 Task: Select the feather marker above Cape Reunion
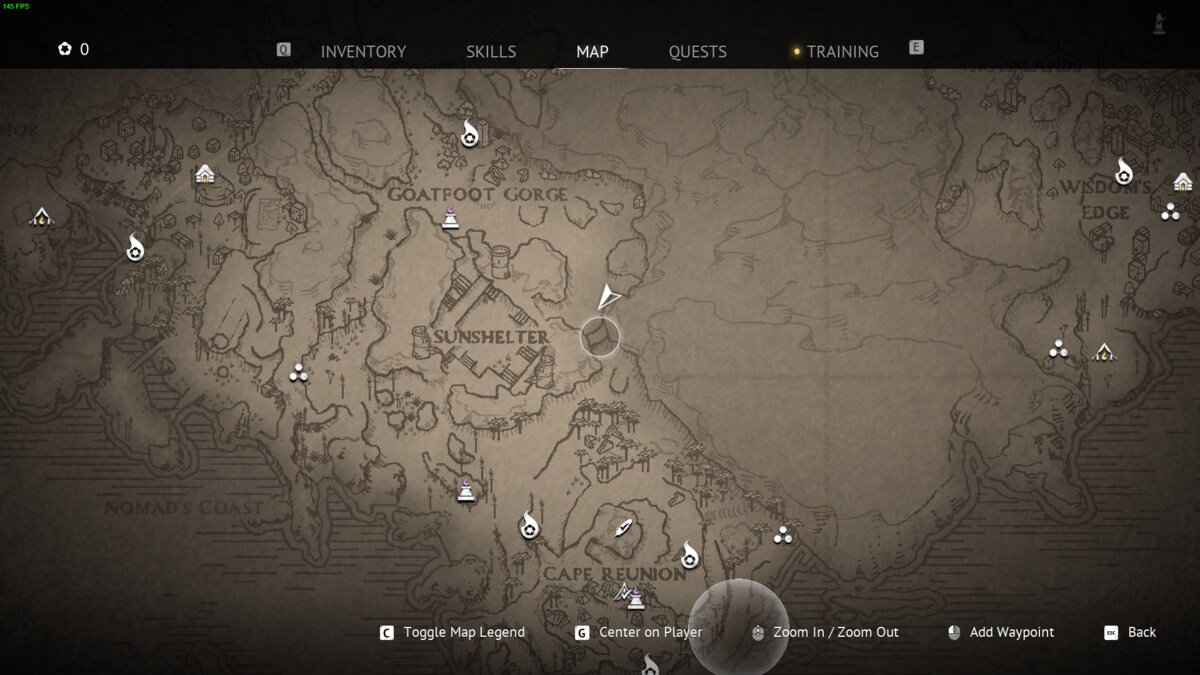[624, 528]
